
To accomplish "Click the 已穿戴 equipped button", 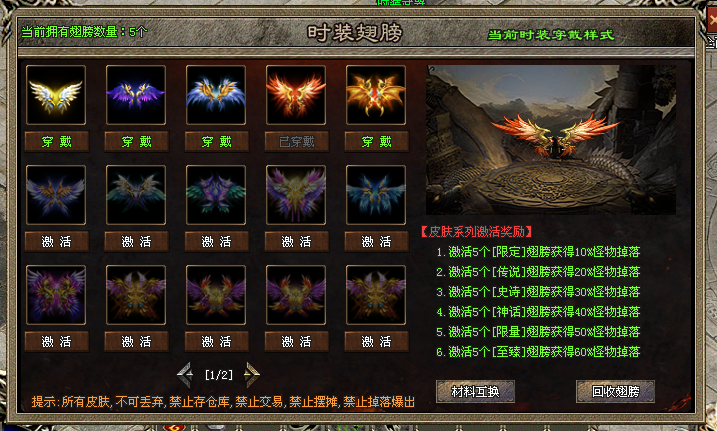I will (x=296, y=141).
